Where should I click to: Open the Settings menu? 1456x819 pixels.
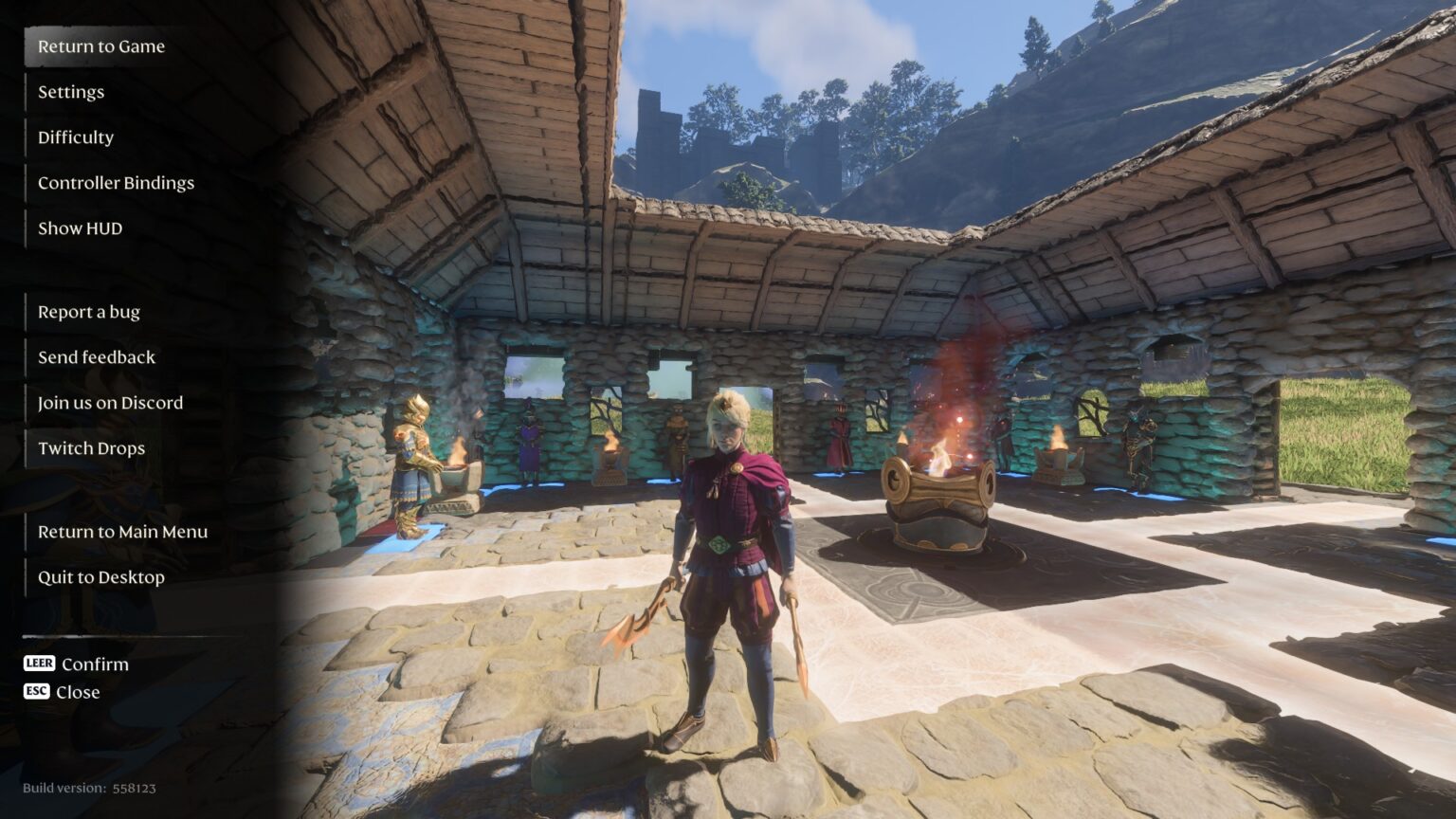tap(71, 92)
